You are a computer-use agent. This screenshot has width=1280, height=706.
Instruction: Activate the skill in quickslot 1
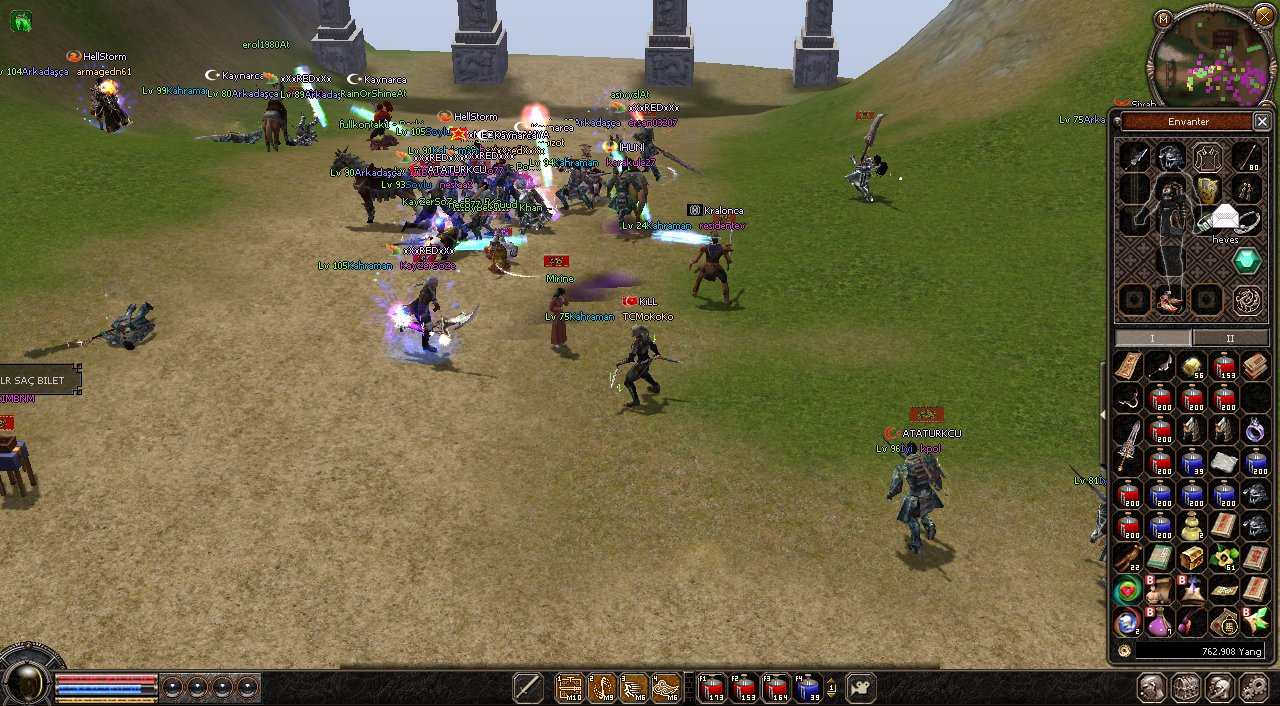click(x=570, y=687)
